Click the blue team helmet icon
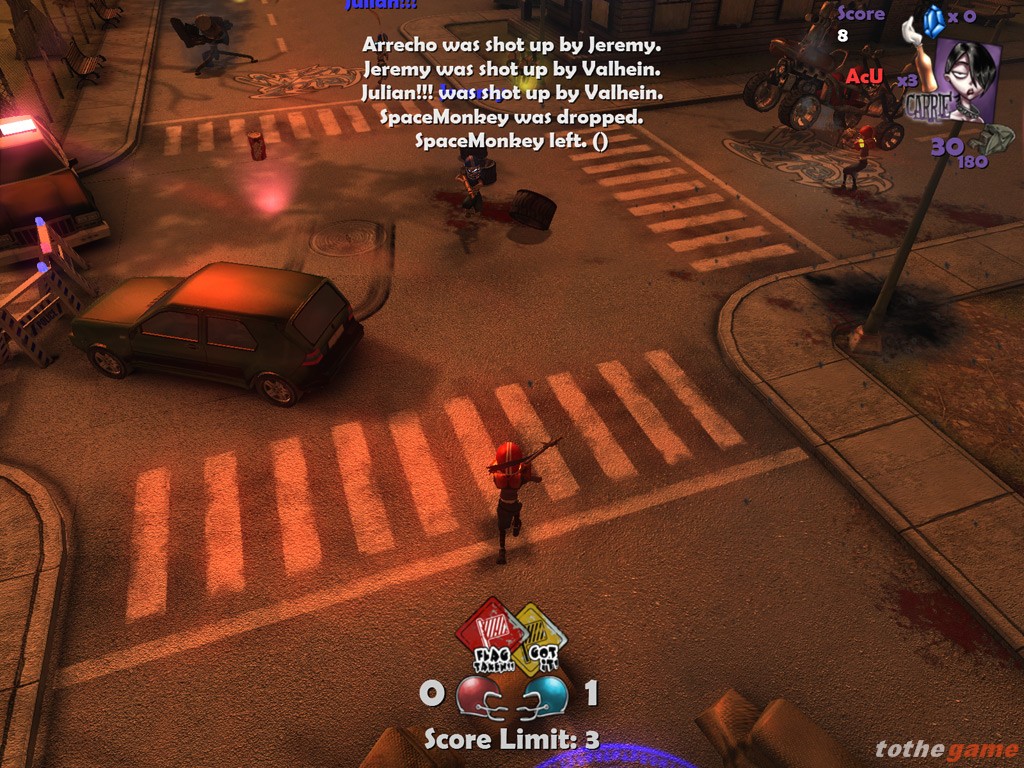This screenshot has width=1024, height=768. pos(547,694)
